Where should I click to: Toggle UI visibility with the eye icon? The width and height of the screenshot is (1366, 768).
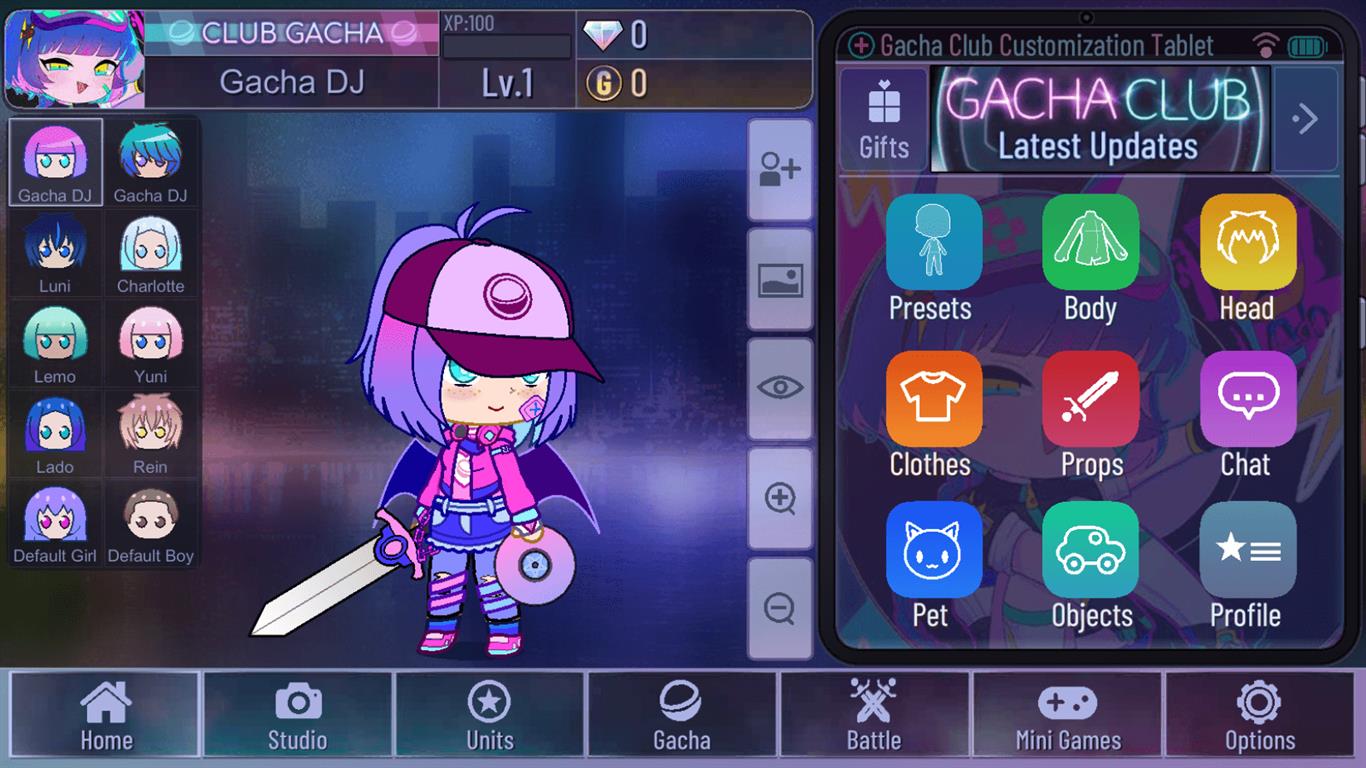pyautogui.click(x=780, y=385)
